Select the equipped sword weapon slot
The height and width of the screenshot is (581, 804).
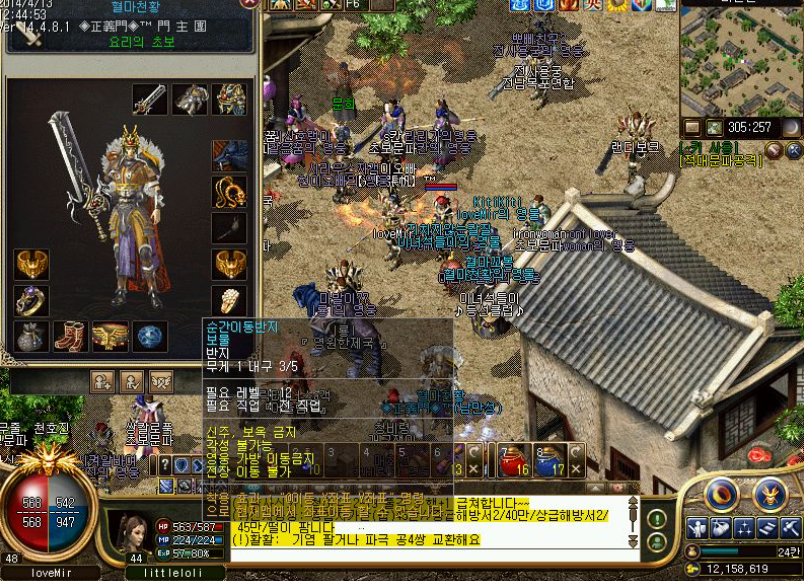click(149, 99)
